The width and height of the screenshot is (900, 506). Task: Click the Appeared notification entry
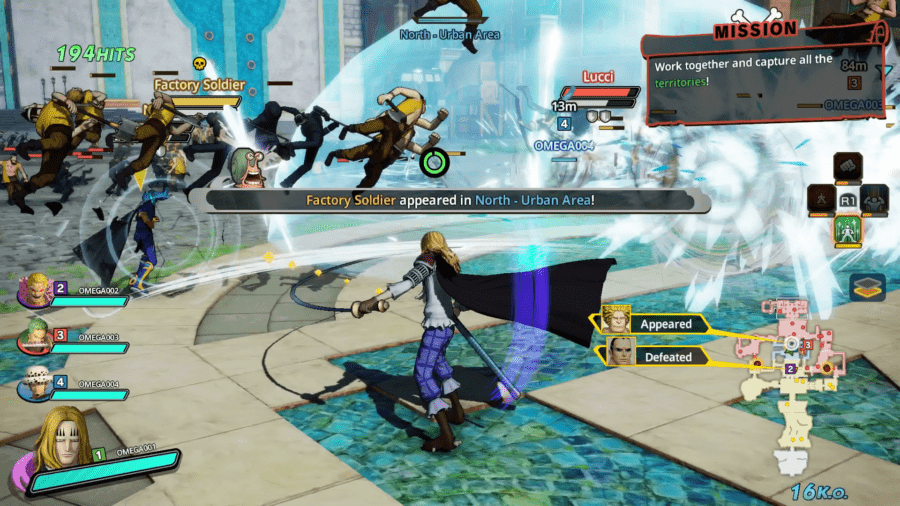coord(654,323)
